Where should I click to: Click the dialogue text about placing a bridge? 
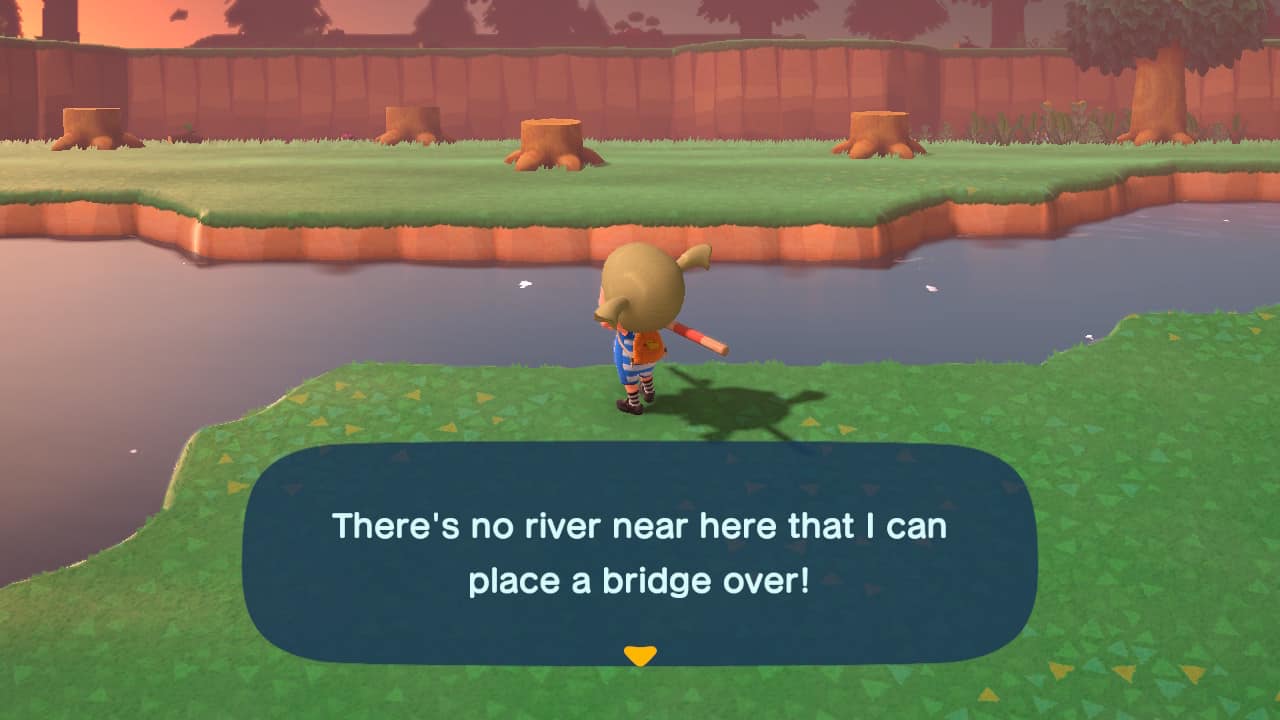click(640, 545)
